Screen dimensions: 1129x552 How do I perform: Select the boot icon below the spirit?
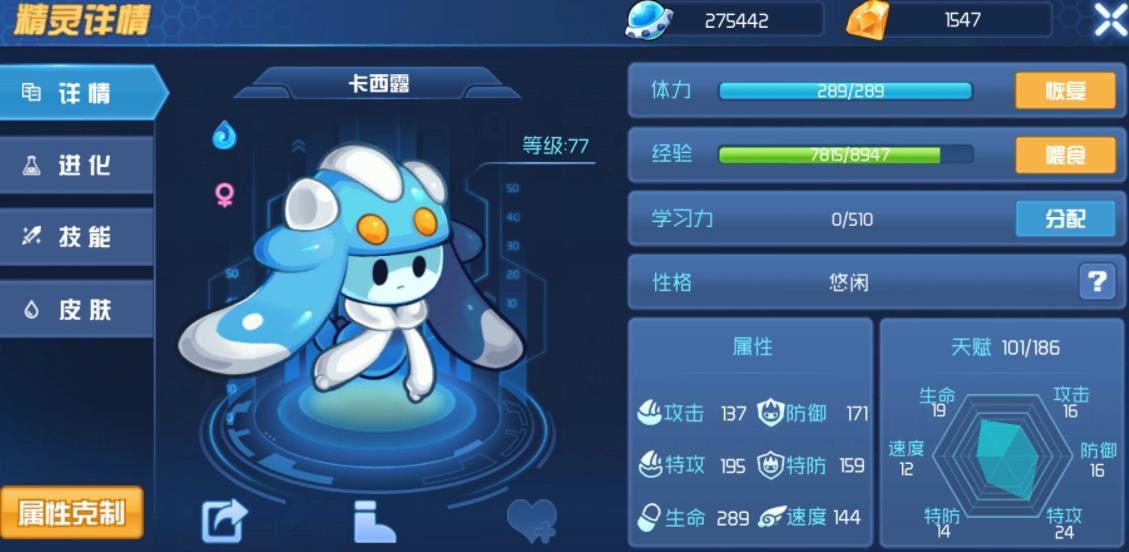375,521
